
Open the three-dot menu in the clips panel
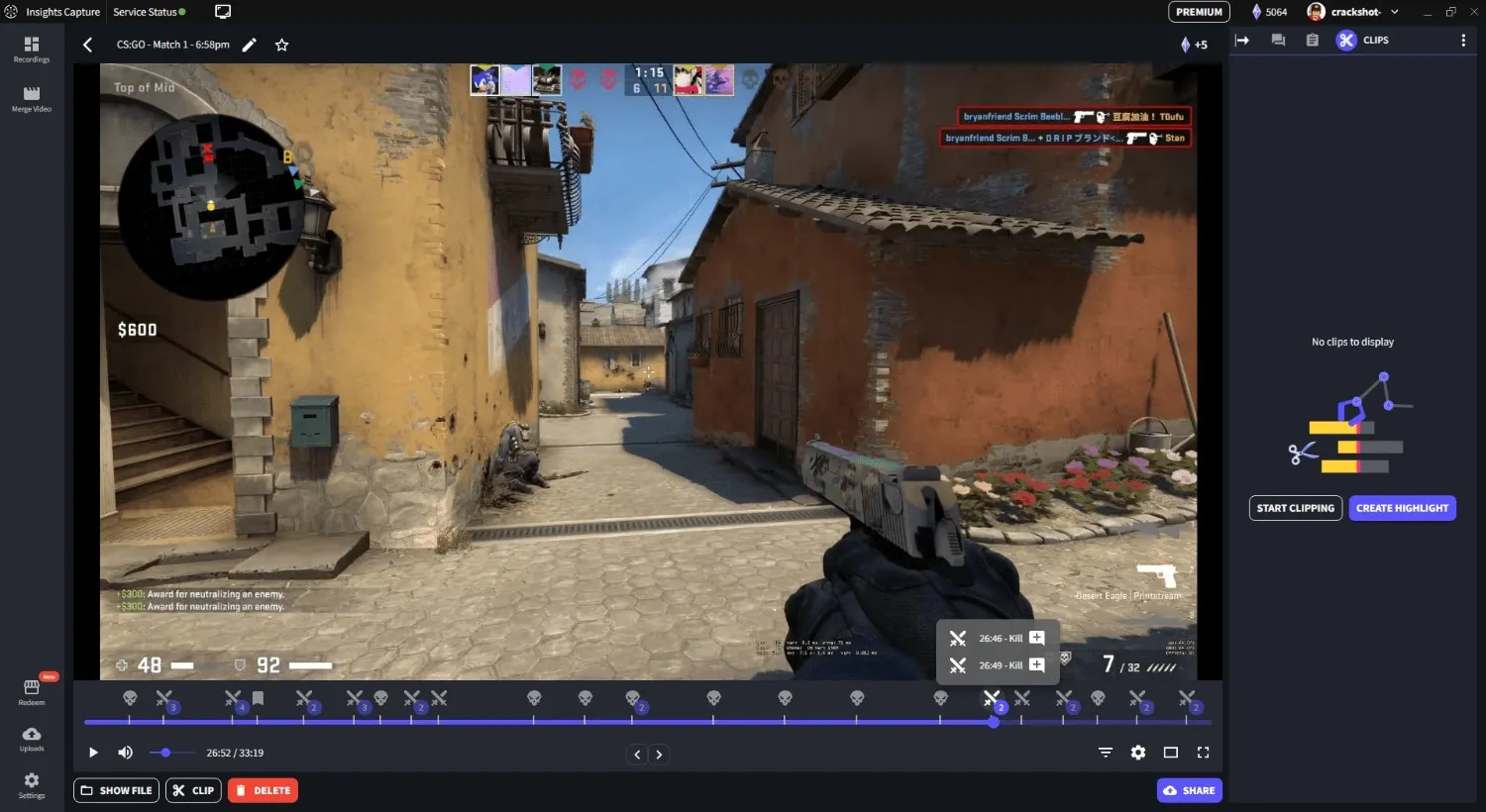[x=1464, y=40]
